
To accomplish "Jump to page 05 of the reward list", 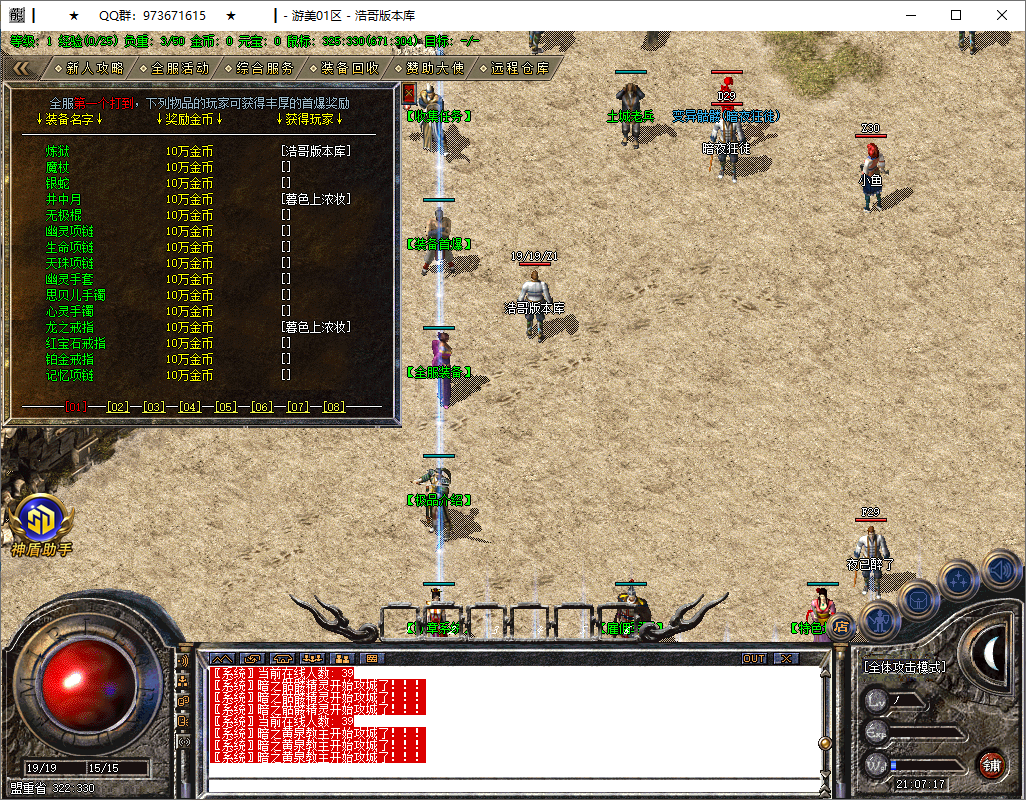I will (x=225, y=407).
